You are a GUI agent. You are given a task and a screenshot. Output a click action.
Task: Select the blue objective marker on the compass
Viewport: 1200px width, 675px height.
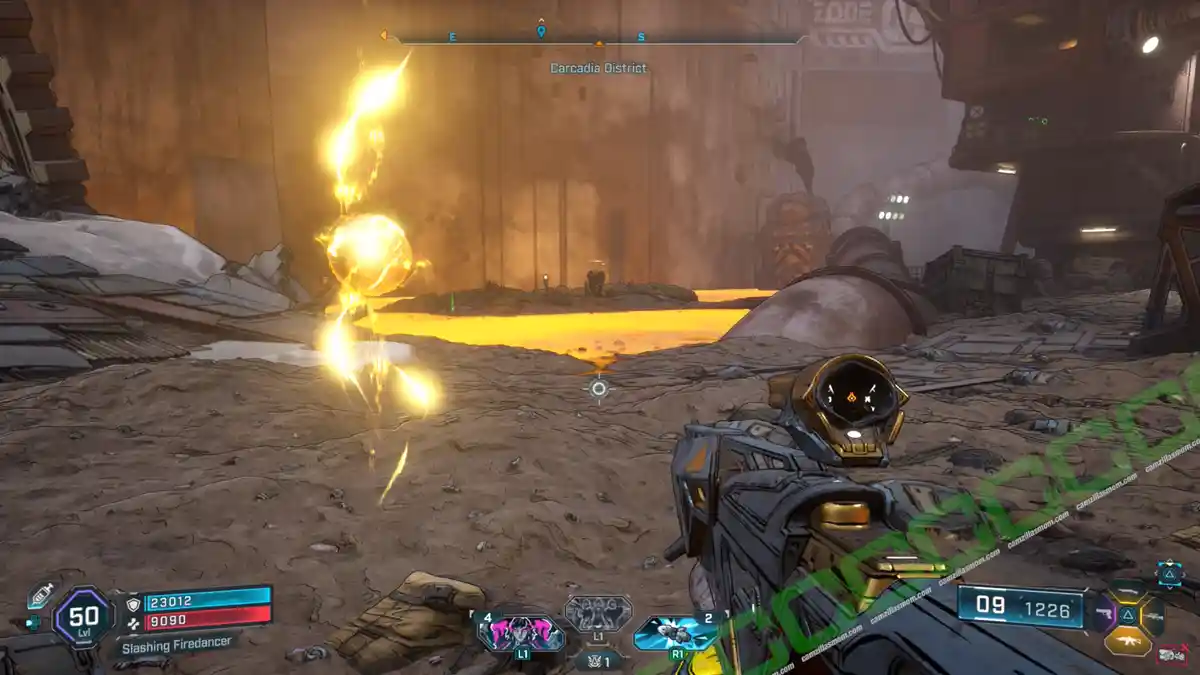click(541, 31)
